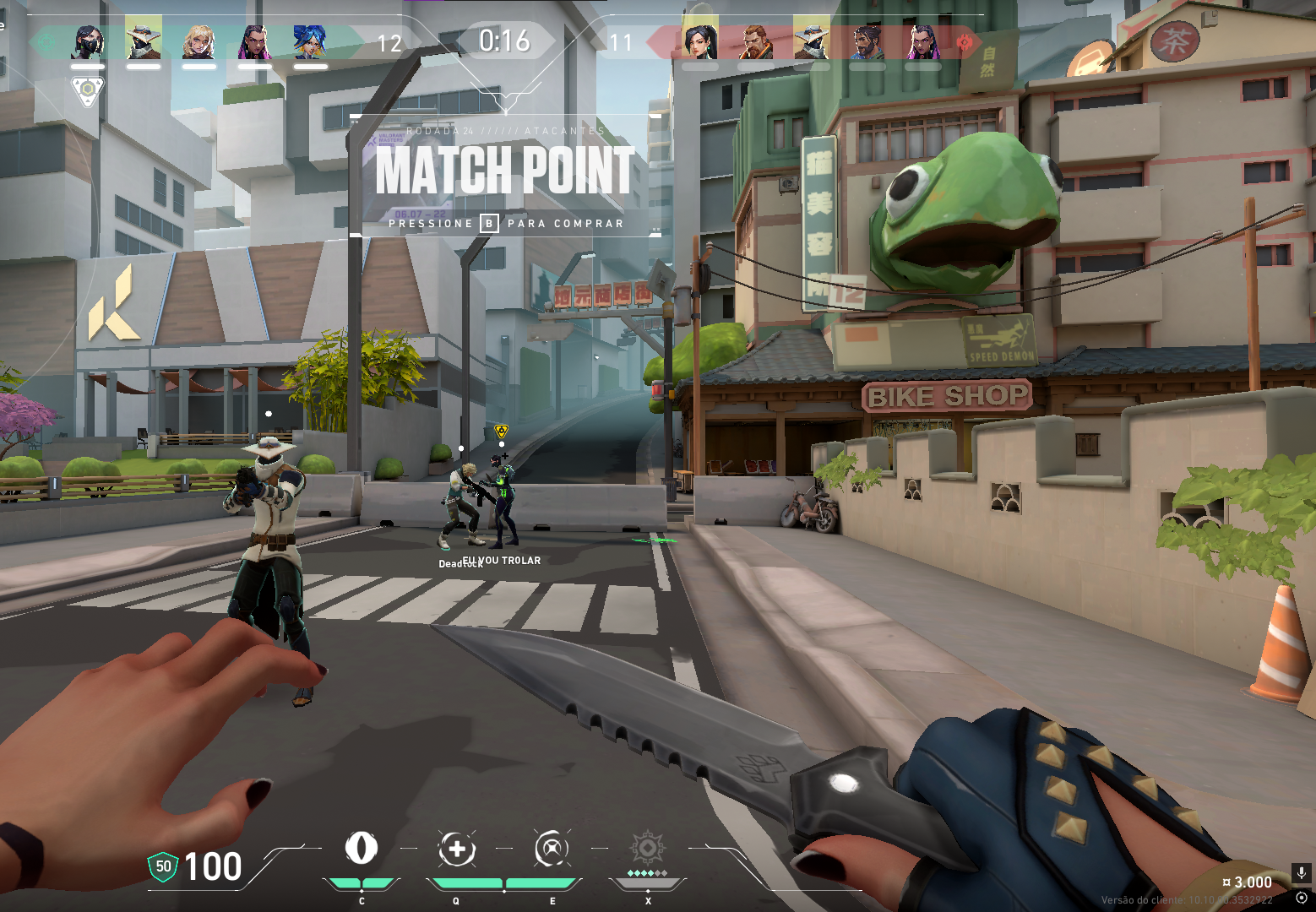Use the Seize ability with plus symbol
Viewport: 1316px width, 912px height.
point(457,849)
